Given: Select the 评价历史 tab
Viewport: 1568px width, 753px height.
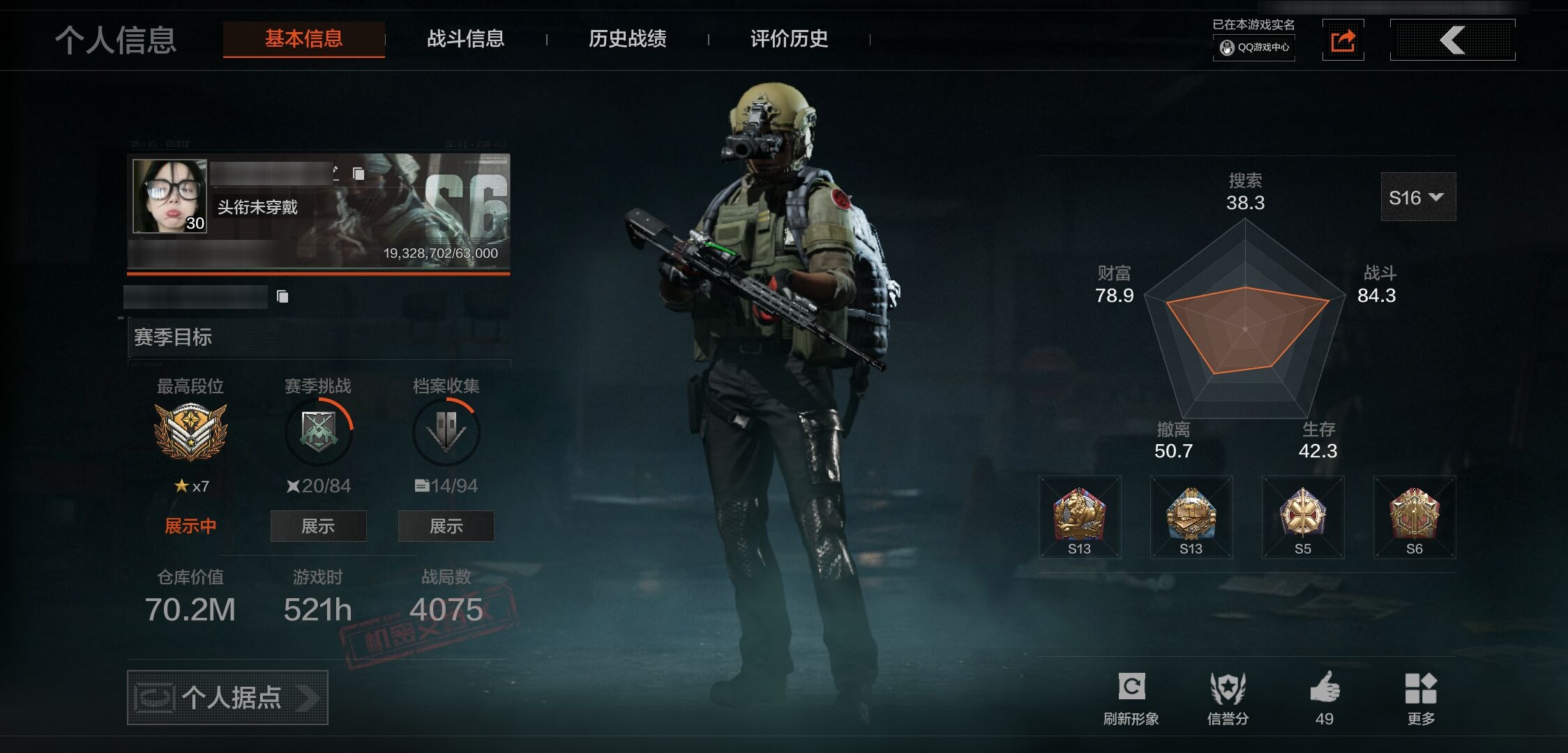Looking at the screenshot, I should (789, 39).
